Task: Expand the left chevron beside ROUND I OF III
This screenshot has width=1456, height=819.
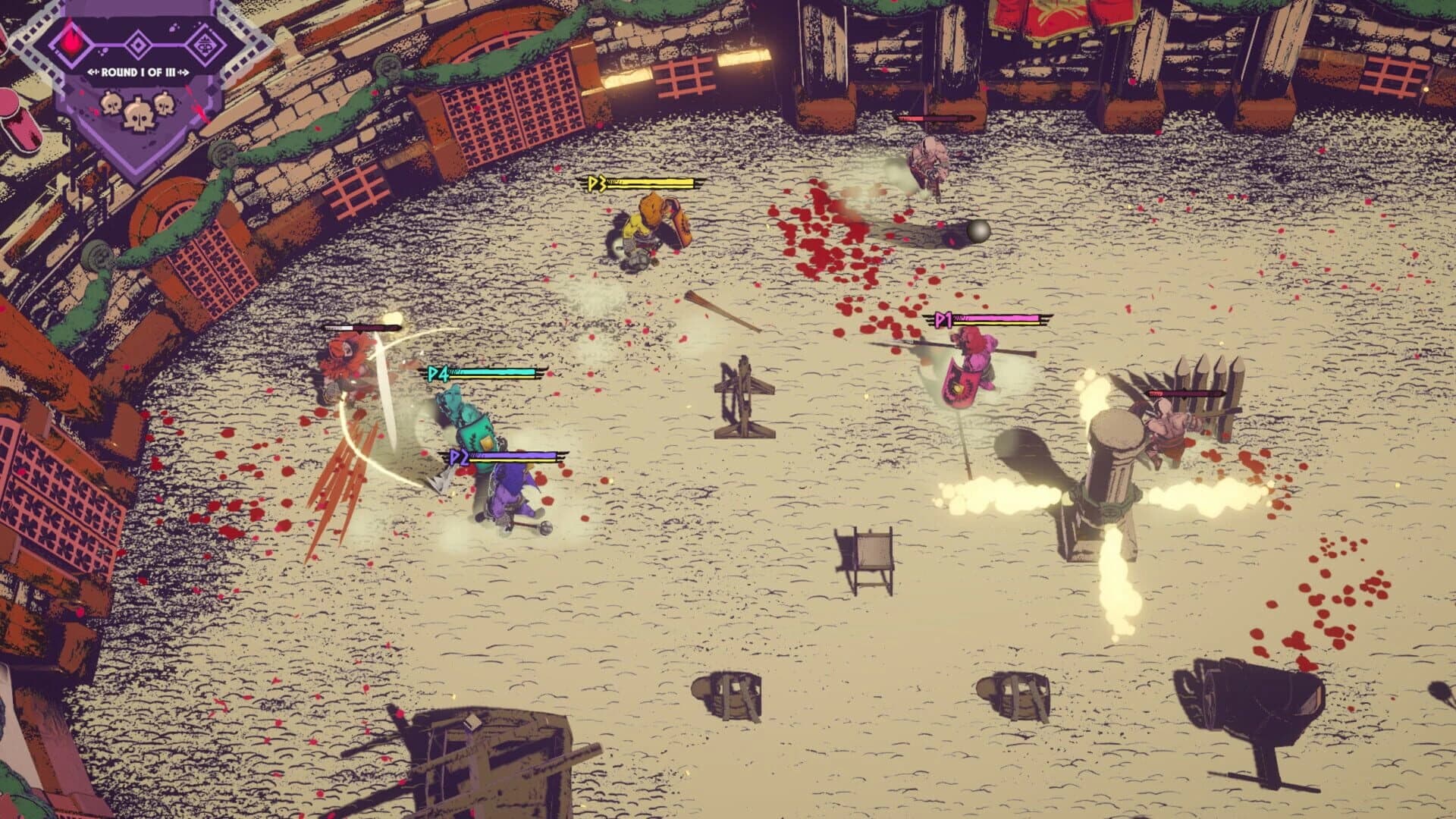Action: point(93,72)
